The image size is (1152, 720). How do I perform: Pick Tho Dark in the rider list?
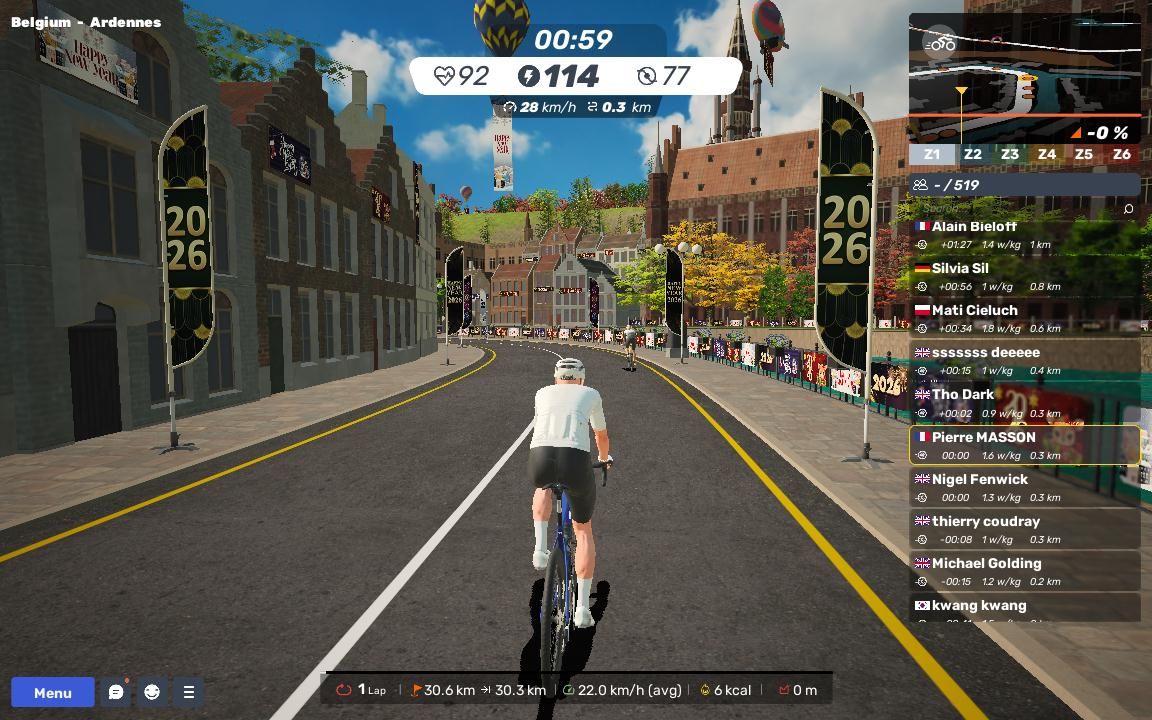pos(1024,403)
